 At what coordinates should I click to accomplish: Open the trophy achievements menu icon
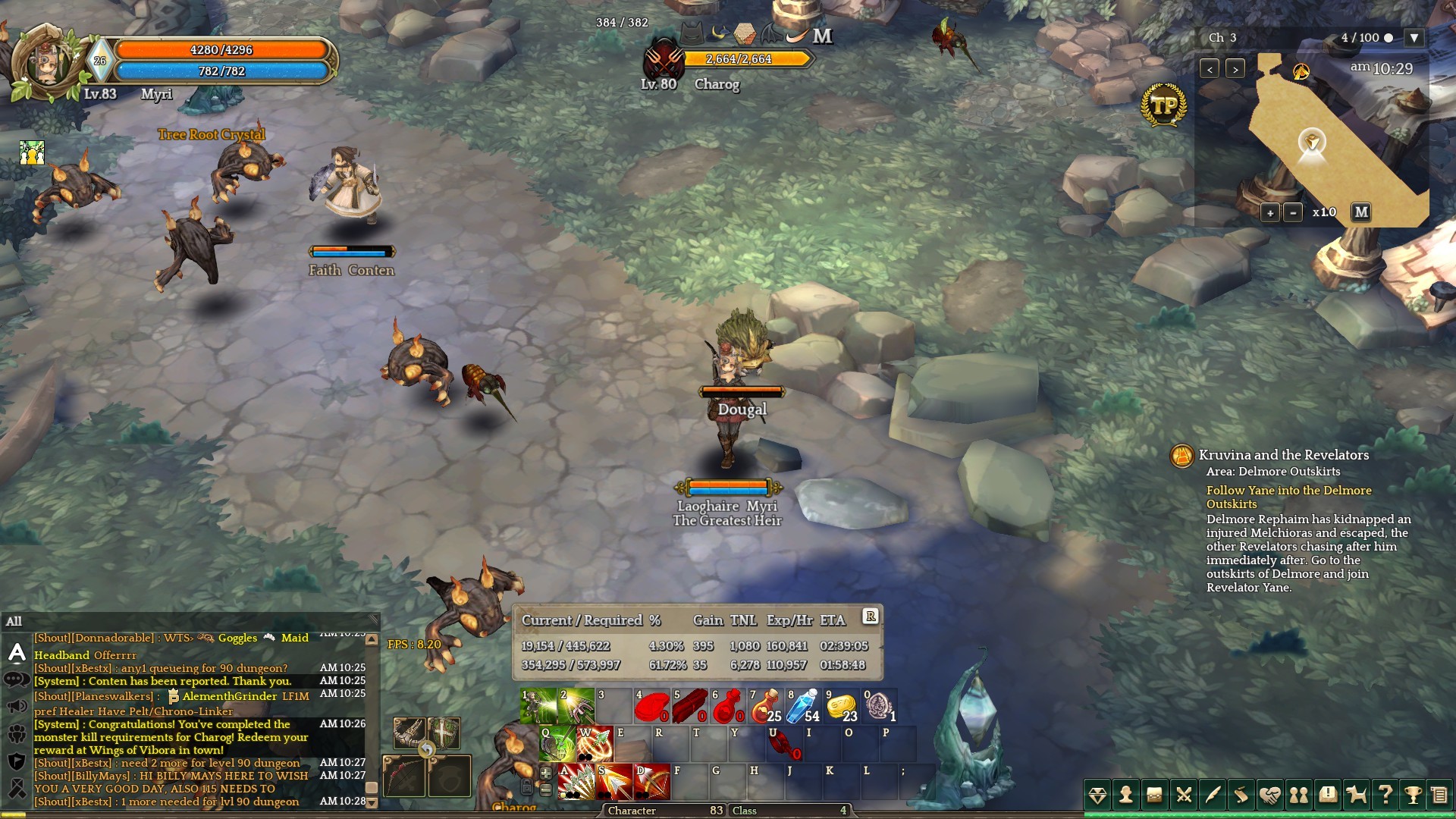1413,795
